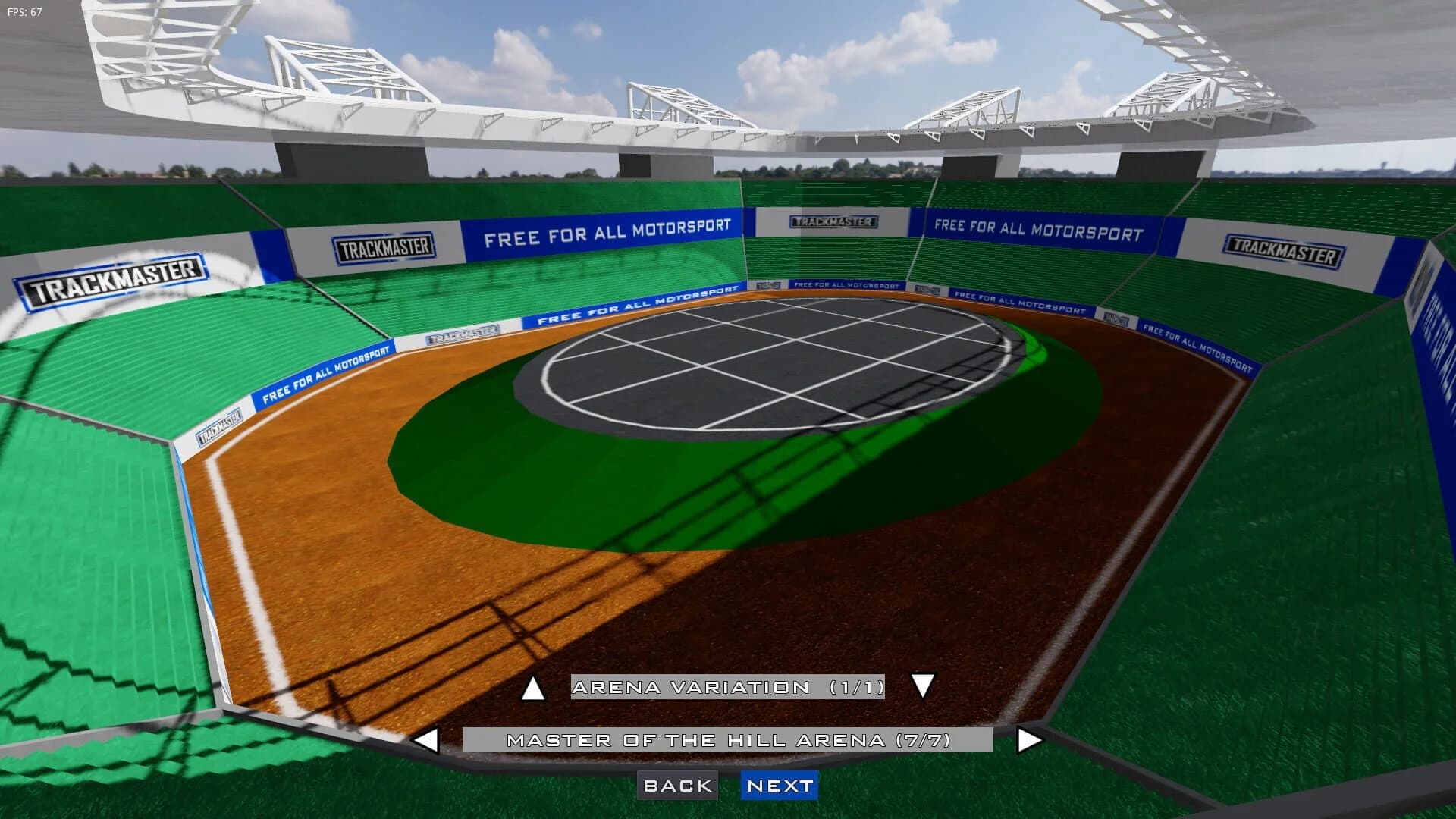Click the left arrow to view previous arena
1456x819 pixels.
click(x=428, y=742)
